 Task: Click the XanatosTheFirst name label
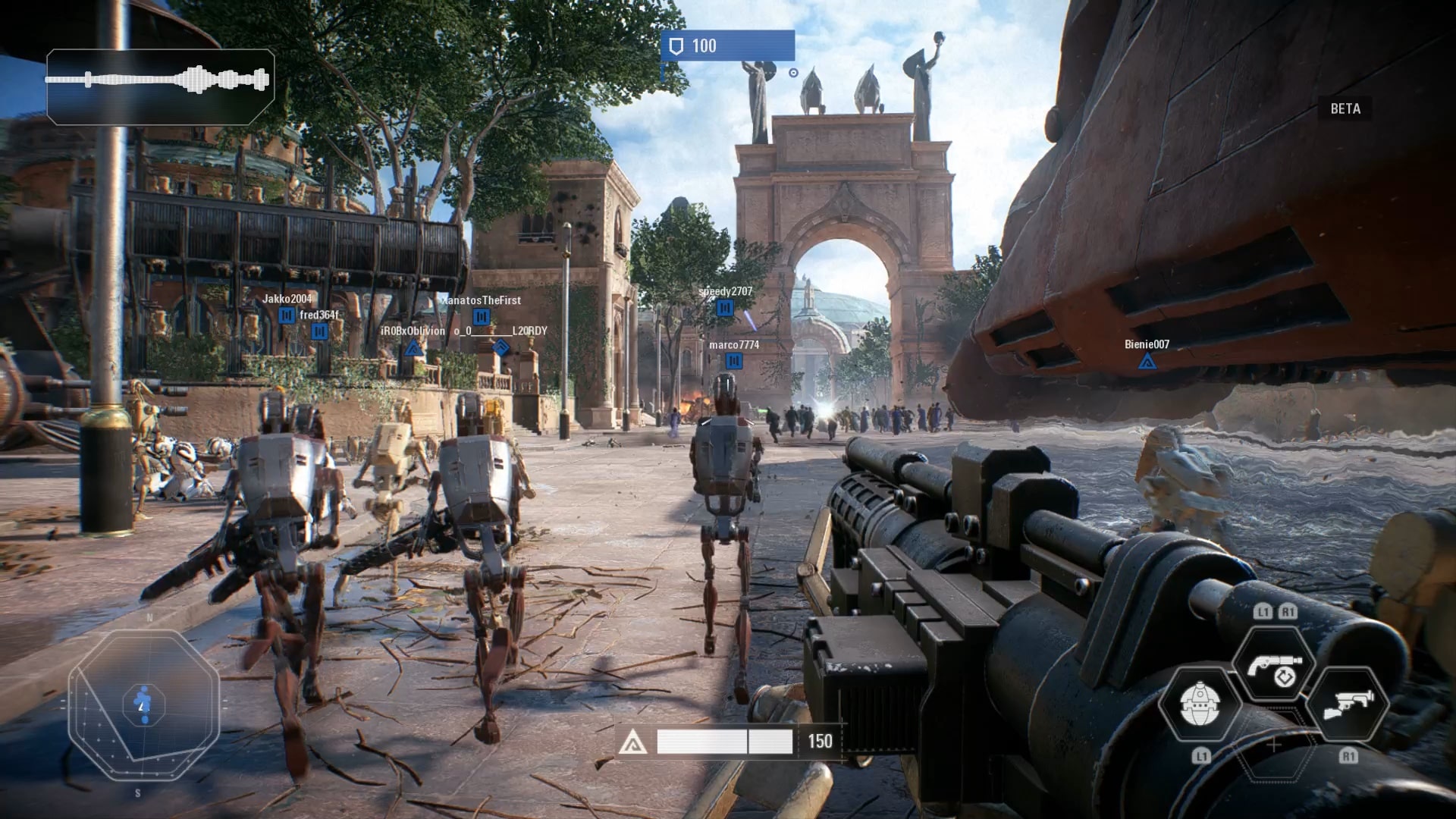(x=482, y=301)
